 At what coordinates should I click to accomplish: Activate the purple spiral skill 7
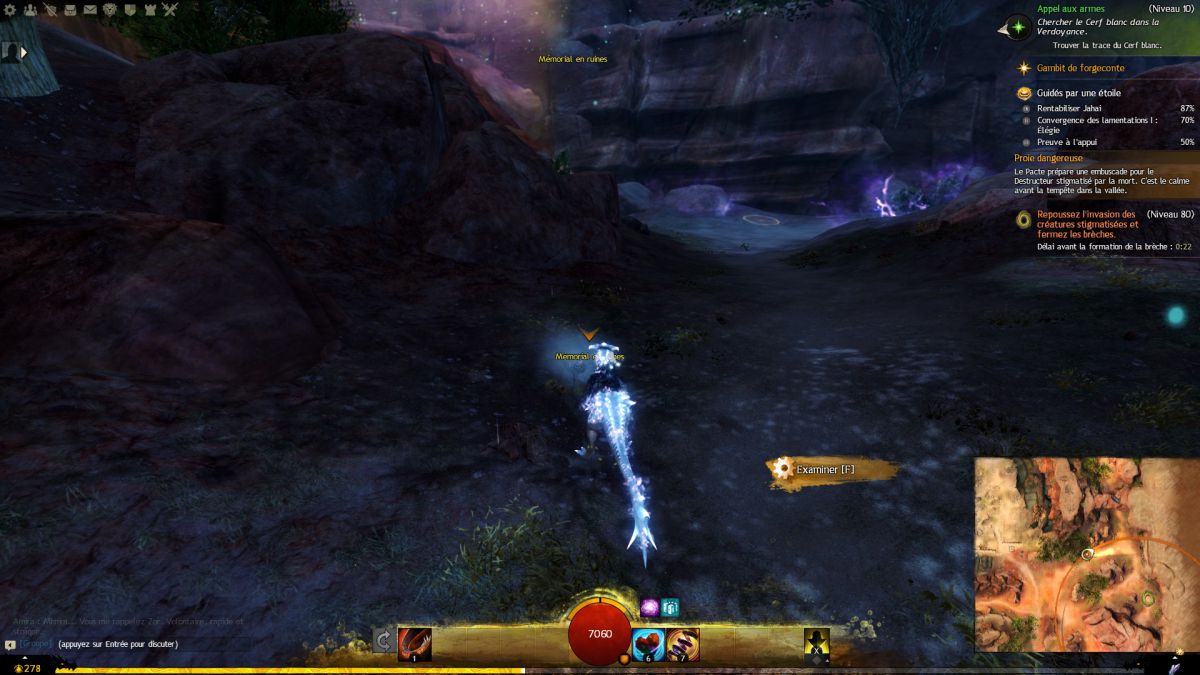tap(683, 643)
